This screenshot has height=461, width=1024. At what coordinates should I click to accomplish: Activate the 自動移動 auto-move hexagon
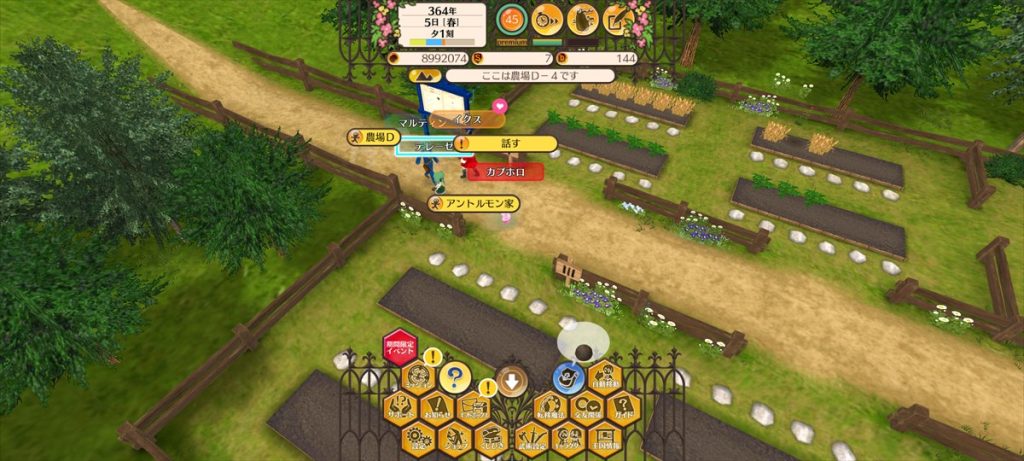pyautogui.click(x=605, y=377)
